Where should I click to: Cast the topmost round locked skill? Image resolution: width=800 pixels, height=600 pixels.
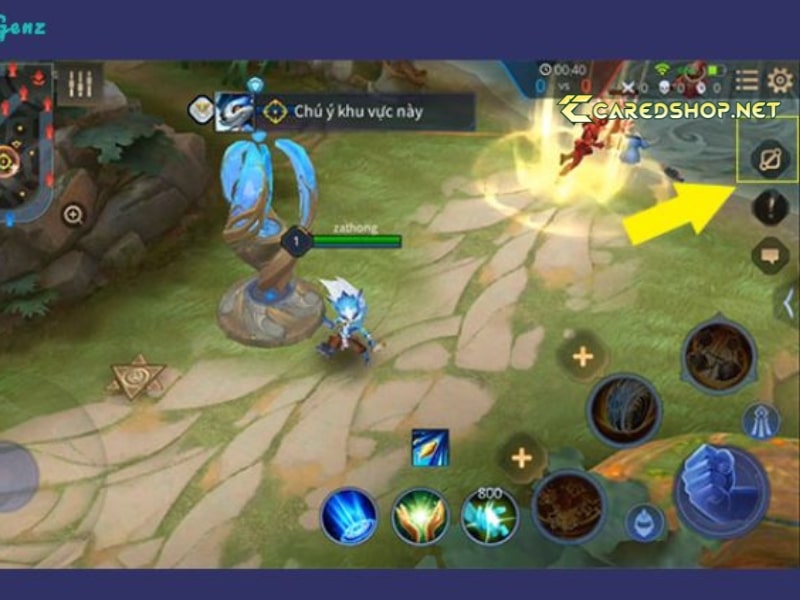[x=719, y=357]
